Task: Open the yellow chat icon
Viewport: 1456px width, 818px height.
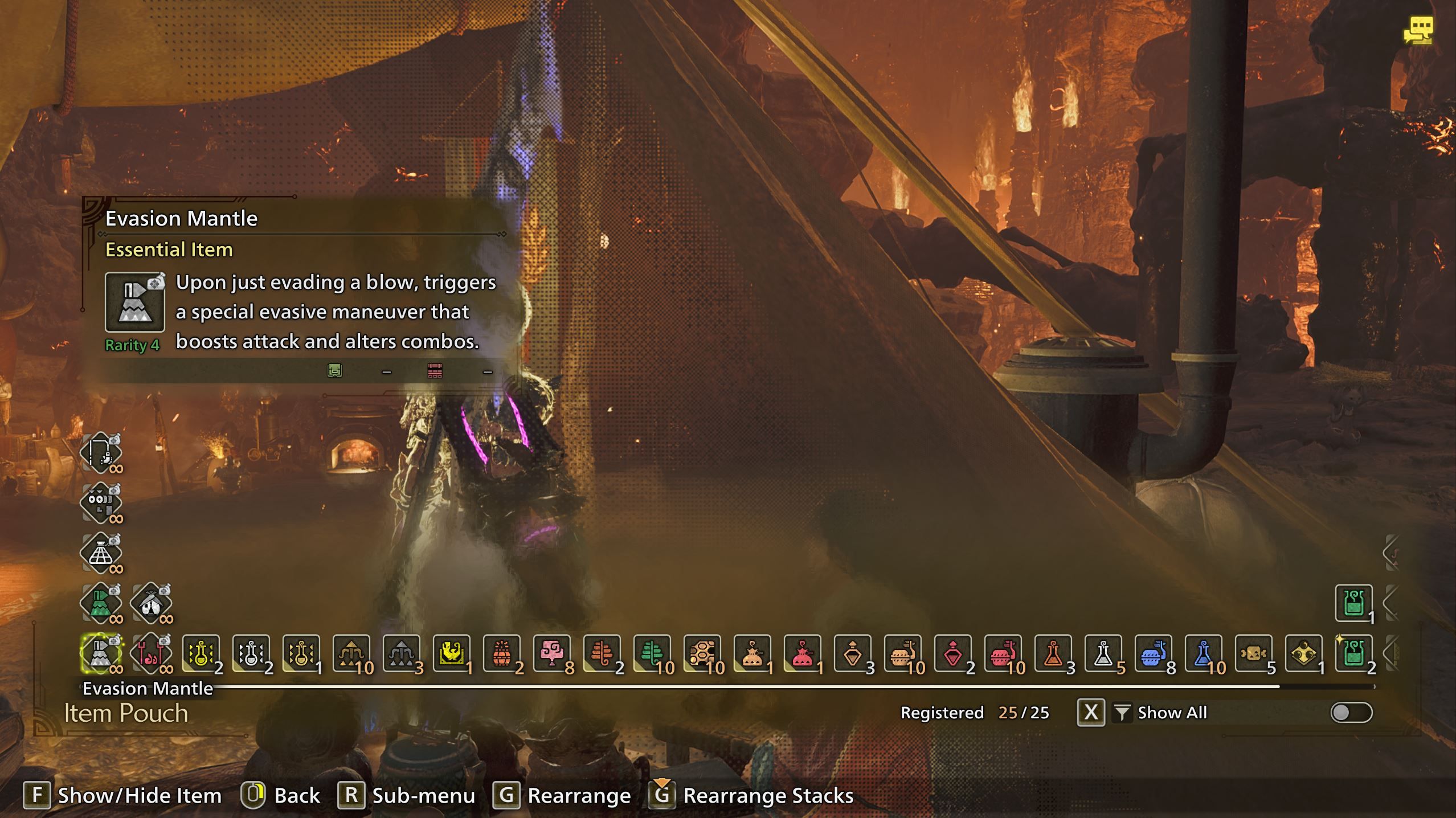Action: click(x=1418, y=30)
